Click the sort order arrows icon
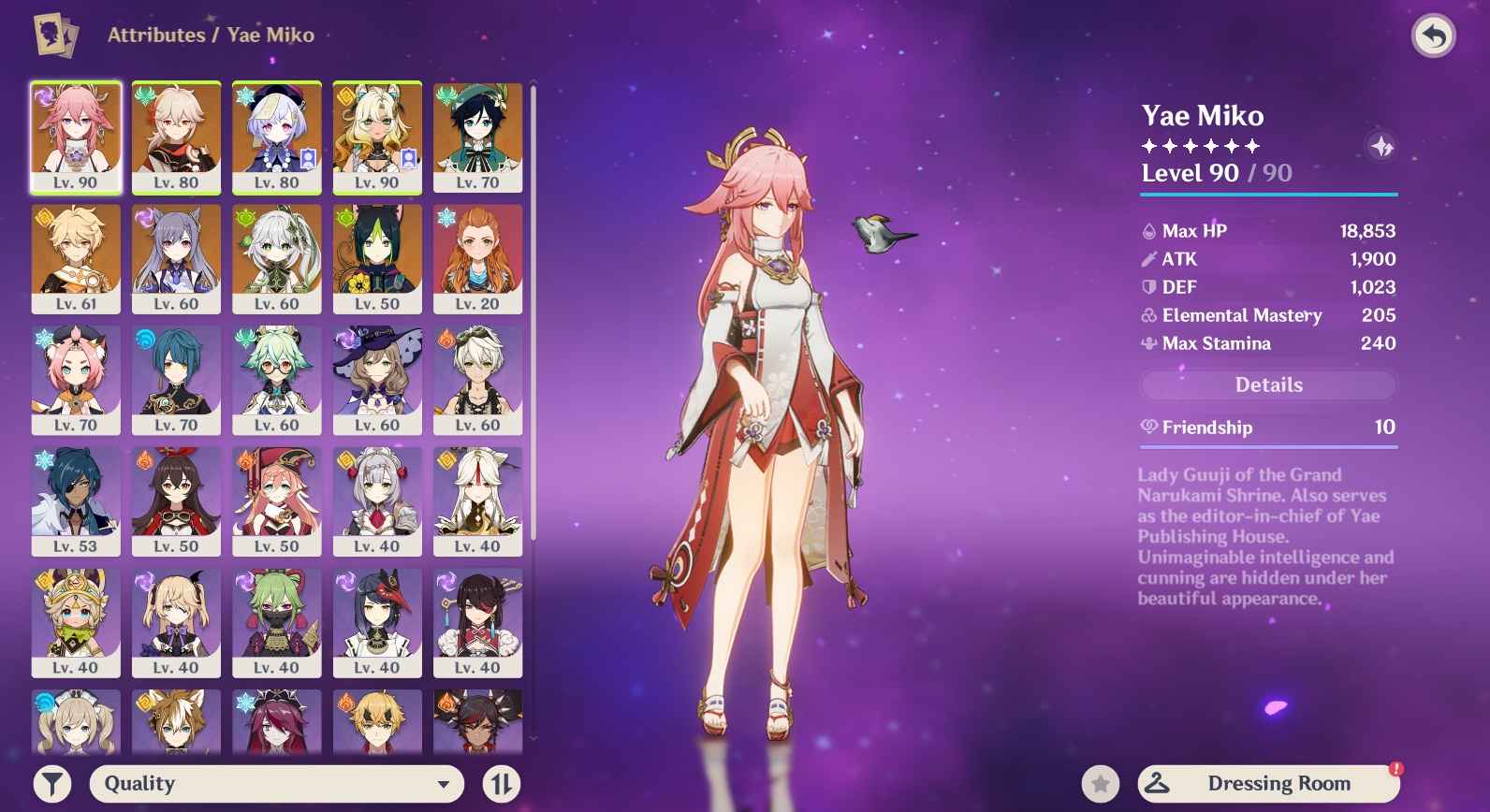Screen dimensions: 1490x812 pos(502,784)
